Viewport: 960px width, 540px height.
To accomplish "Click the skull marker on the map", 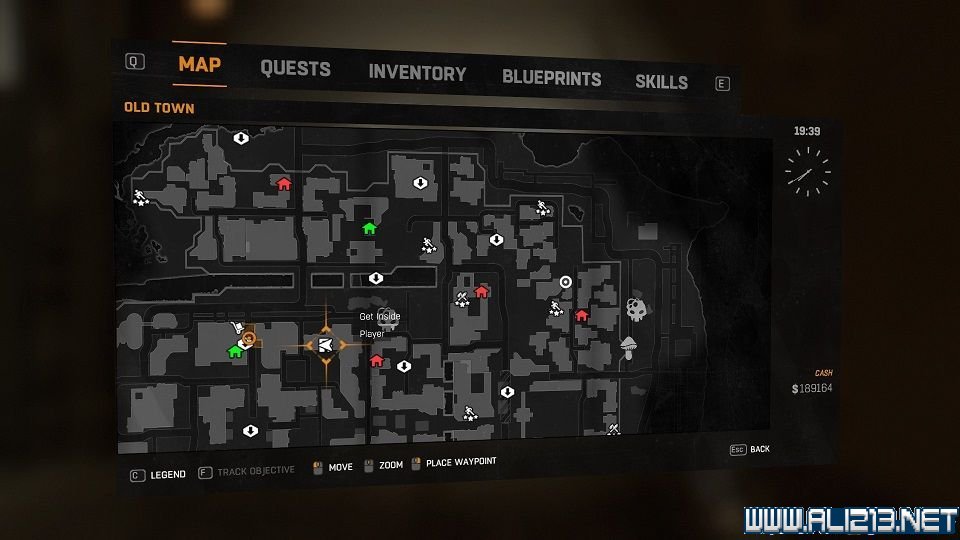I will tap(636, 308).
